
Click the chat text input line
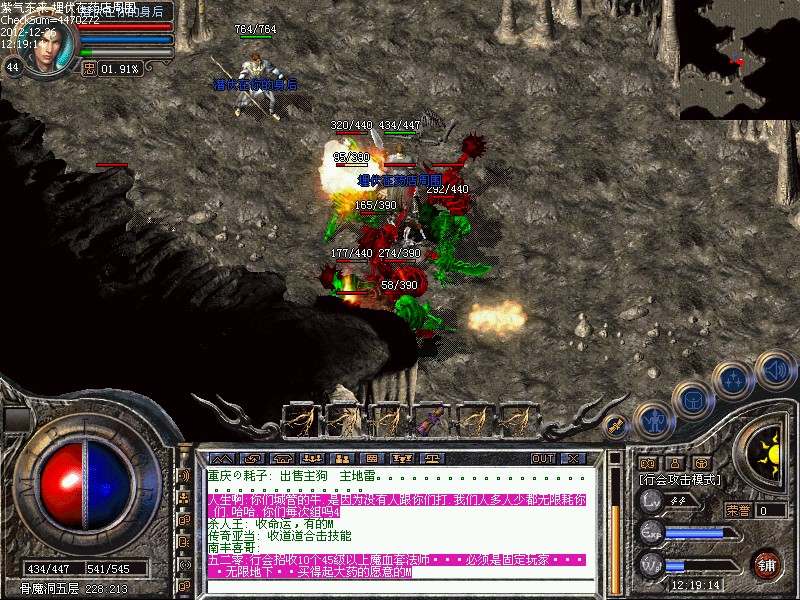coord(400,588)
